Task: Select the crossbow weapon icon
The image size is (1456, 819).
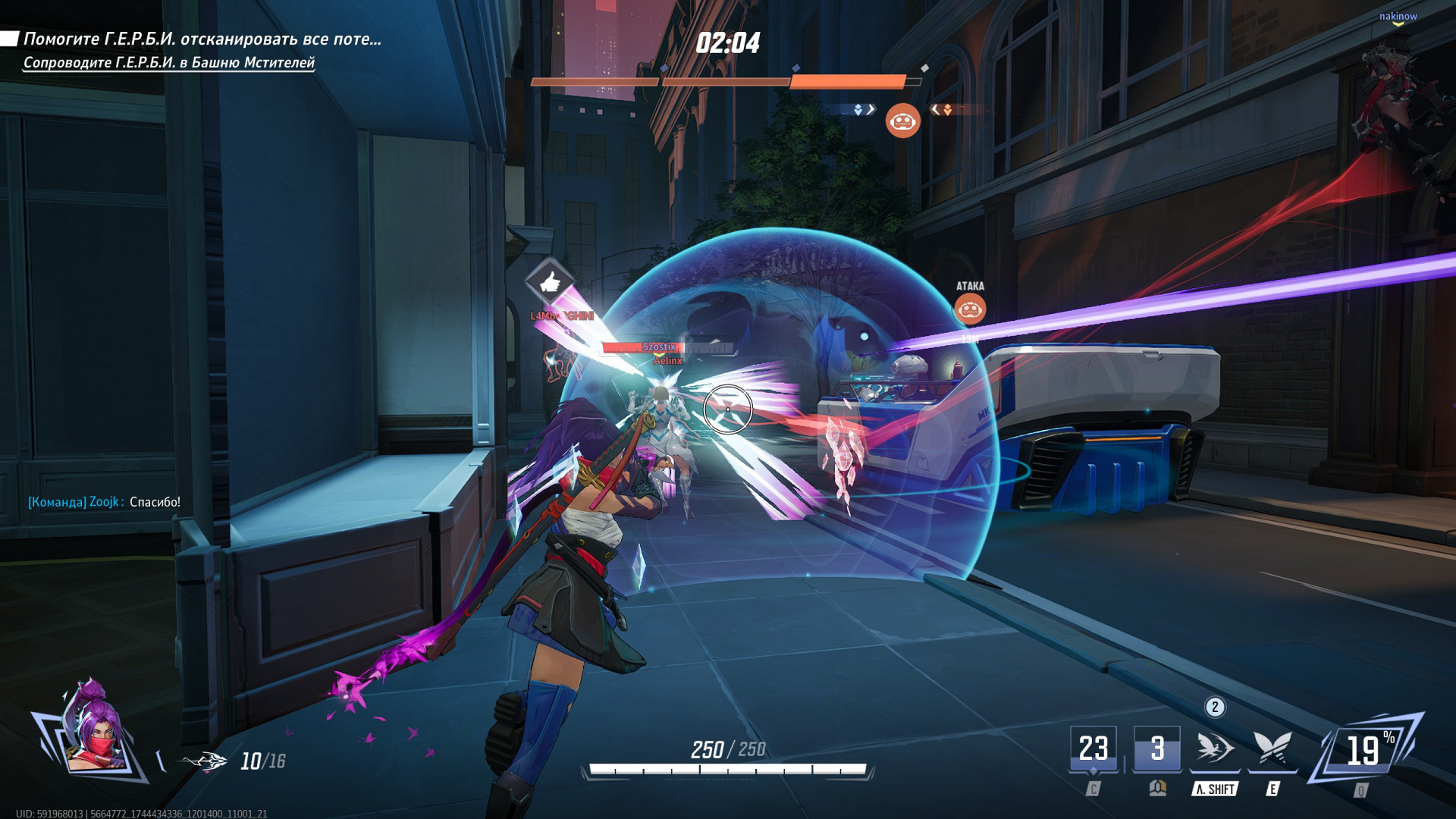Action: coord(203,761)
